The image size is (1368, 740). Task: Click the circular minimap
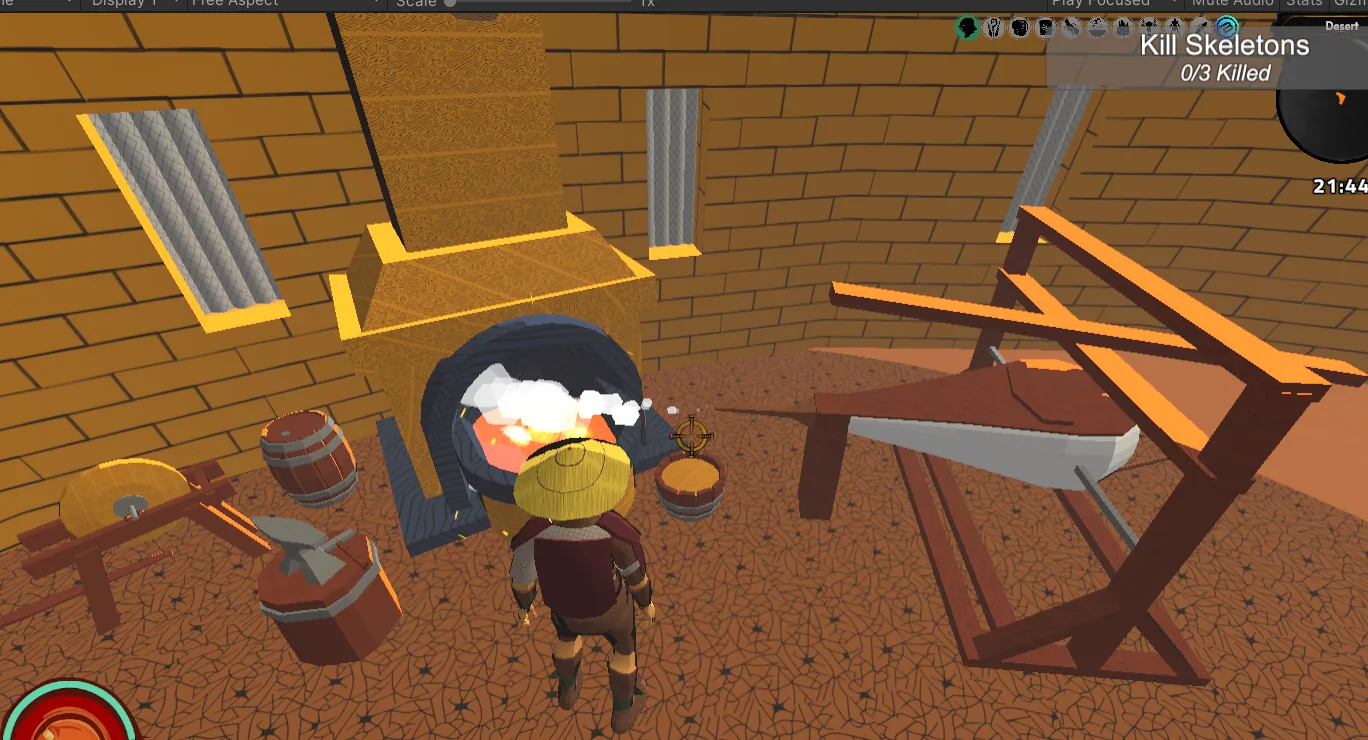pyautogui.click(x=1328, y=110)
